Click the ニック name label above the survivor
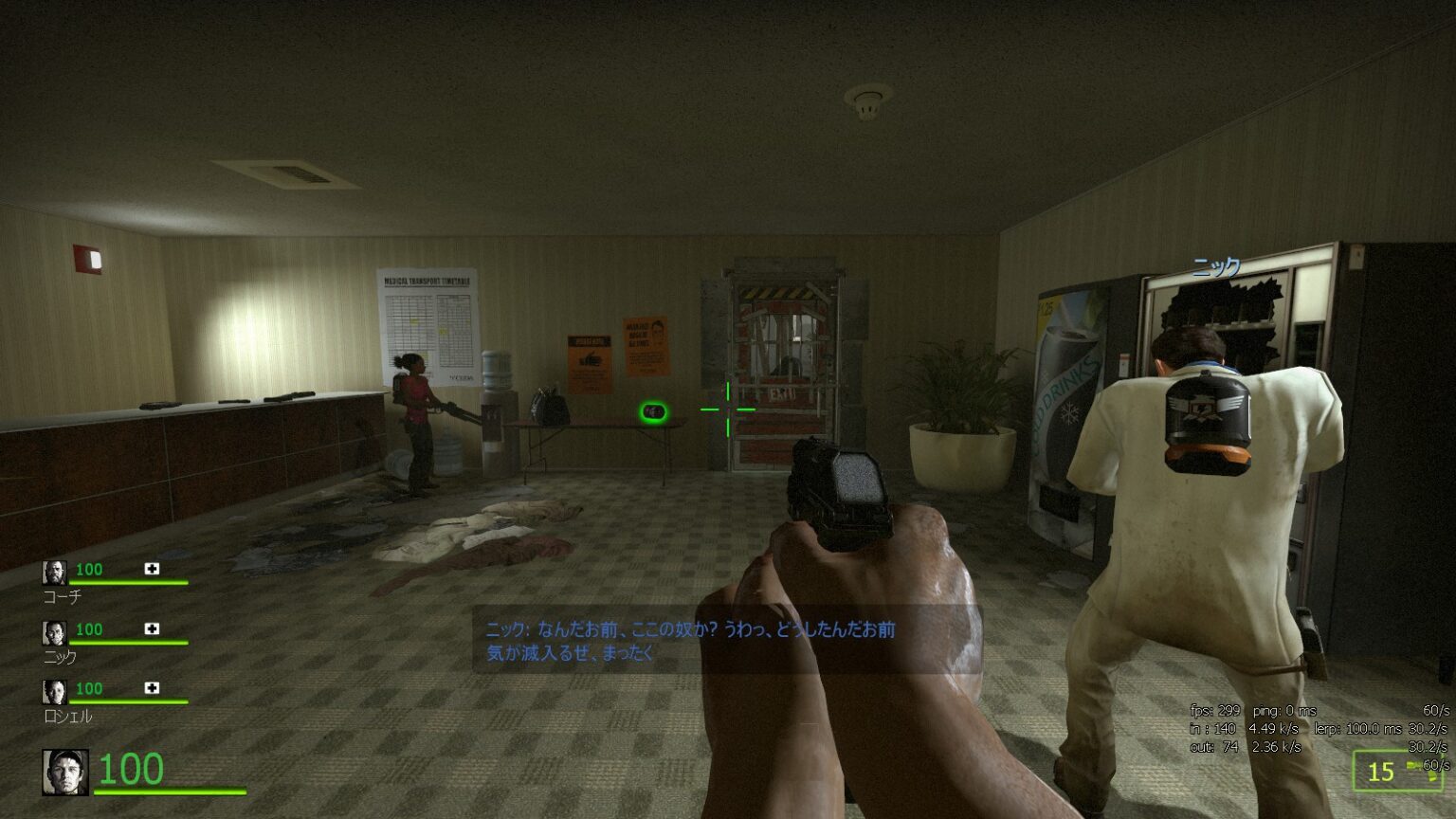 1216,267
